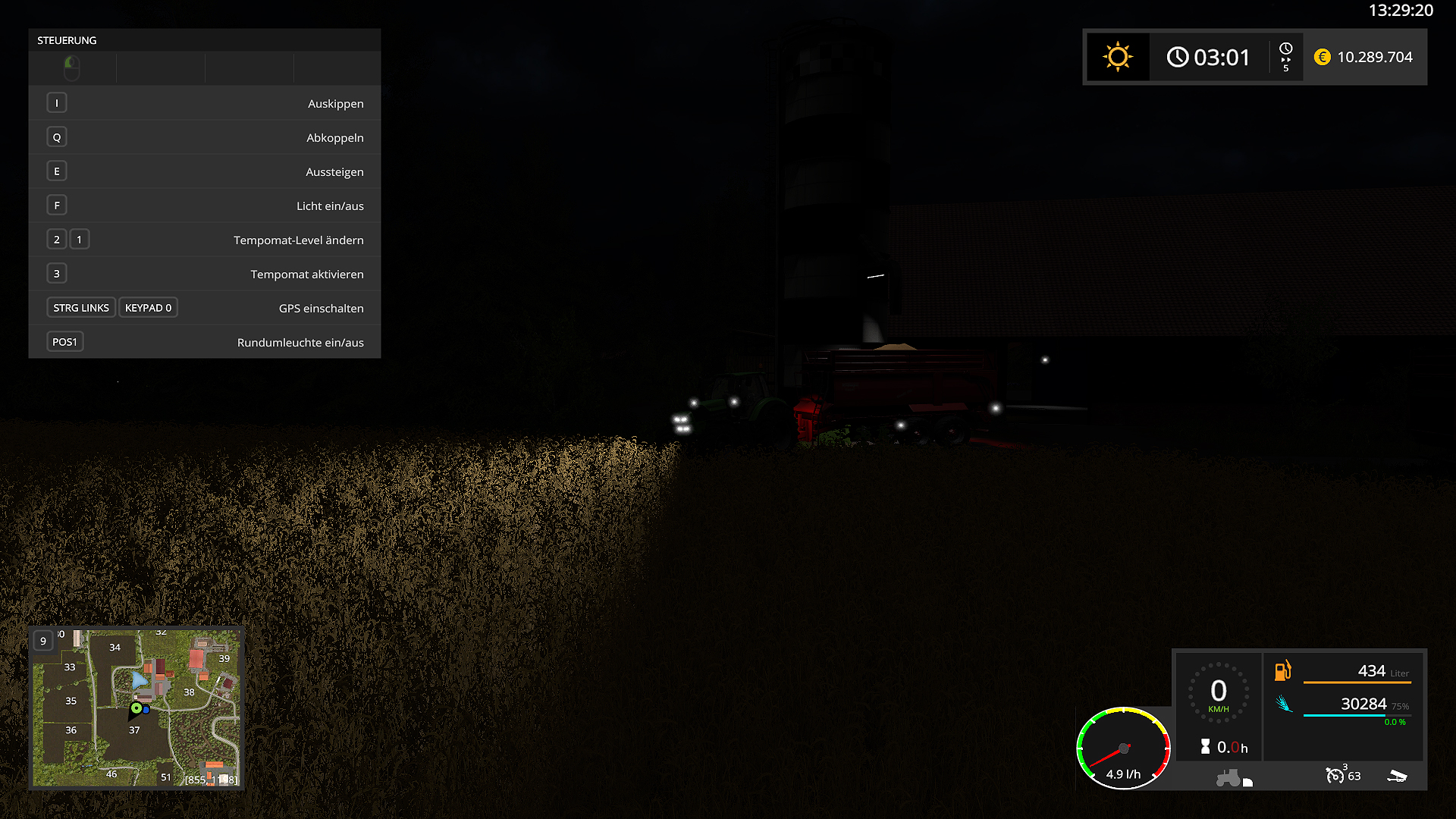Click the fuel pump icon
The height and width of the screenshot is (819, 1456).
click(x=1282, y=670)
